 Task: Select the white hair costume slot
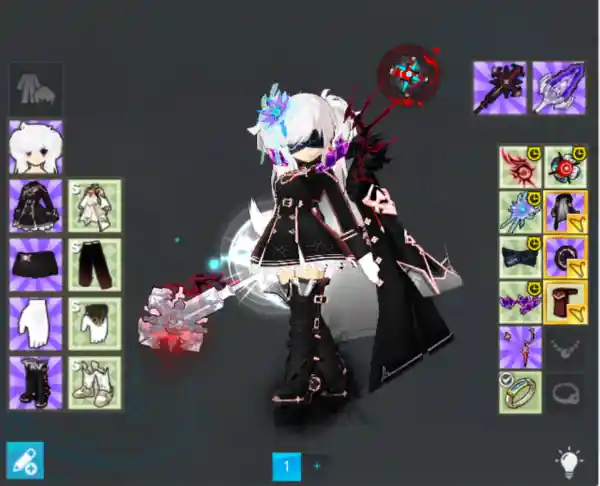click(x=36, y=147)
